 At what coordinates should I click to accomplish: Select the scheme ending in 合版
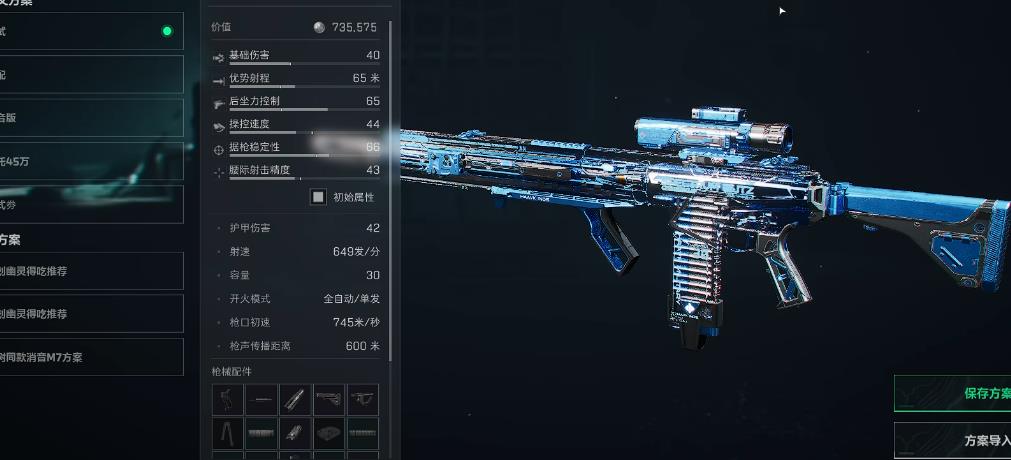coord(91,117)
